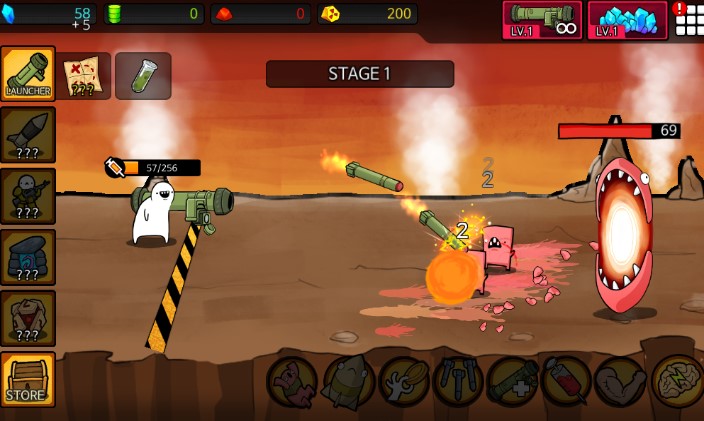
Task: Activate the green missile skill
Action: click(x=348, y=382)
